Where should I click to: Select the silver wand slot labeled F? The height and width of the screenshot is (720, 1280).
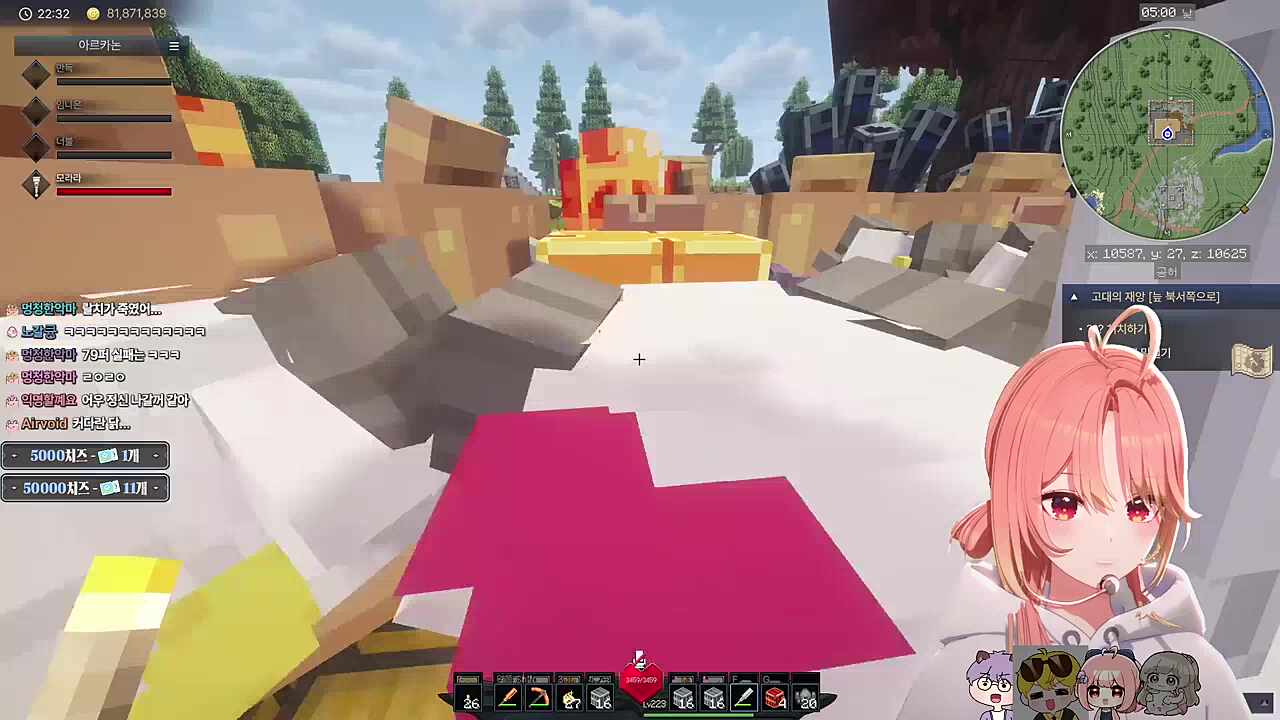tap(743, 697)
